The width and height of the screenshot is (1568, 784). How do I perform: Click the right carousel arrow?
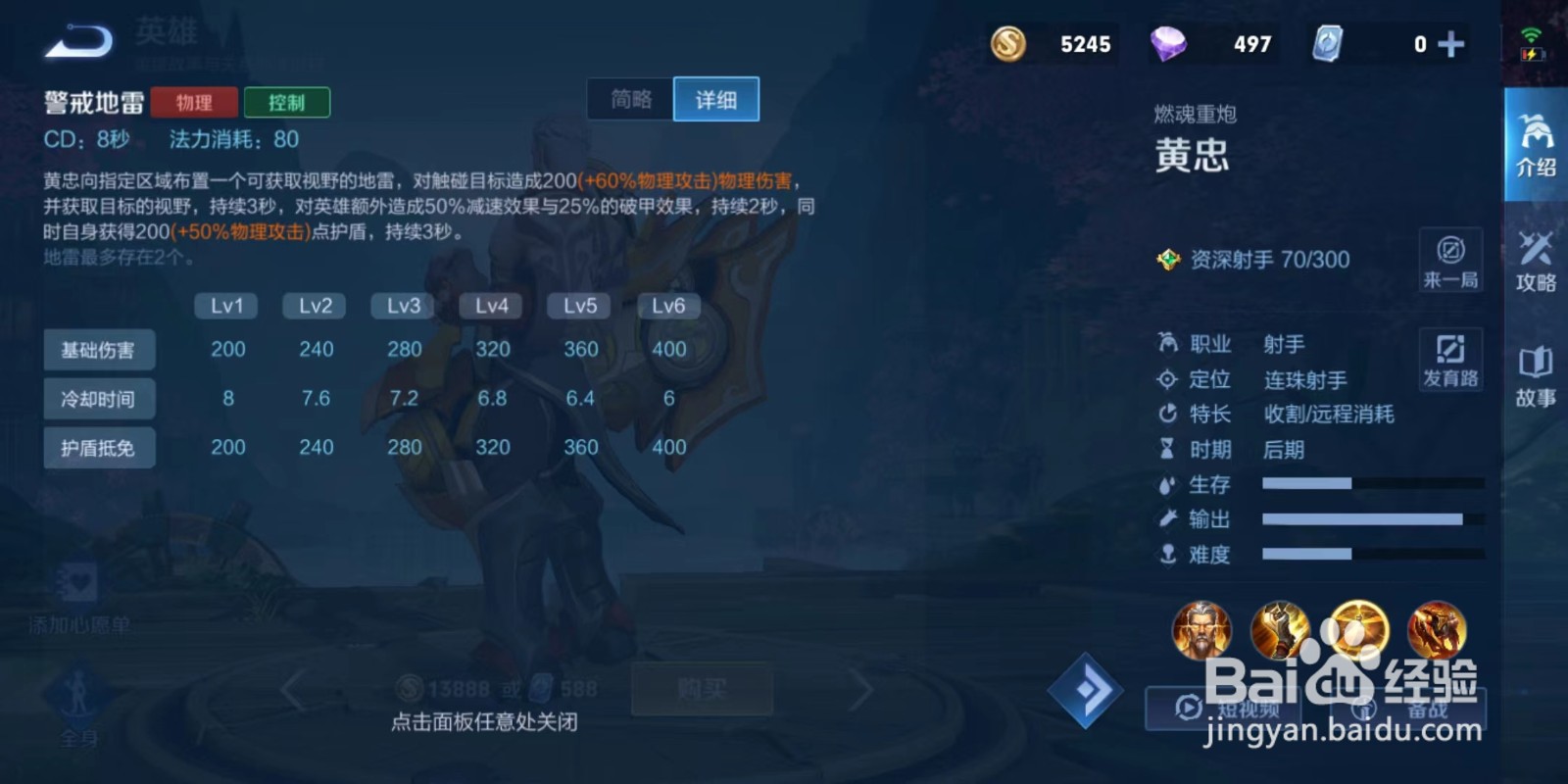860,688
